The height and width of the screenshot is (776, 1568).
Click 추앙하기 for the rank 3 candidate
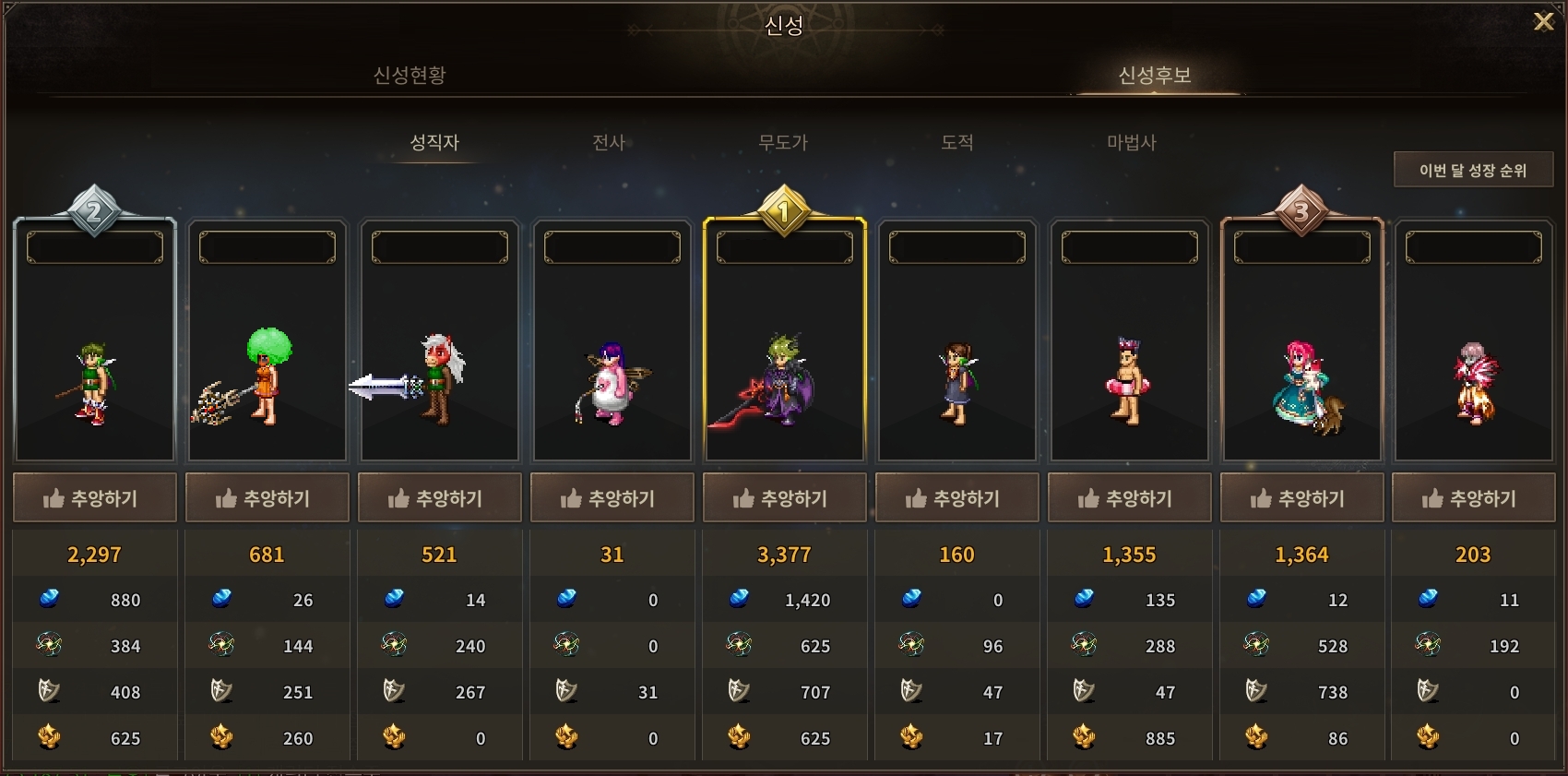1301,498
